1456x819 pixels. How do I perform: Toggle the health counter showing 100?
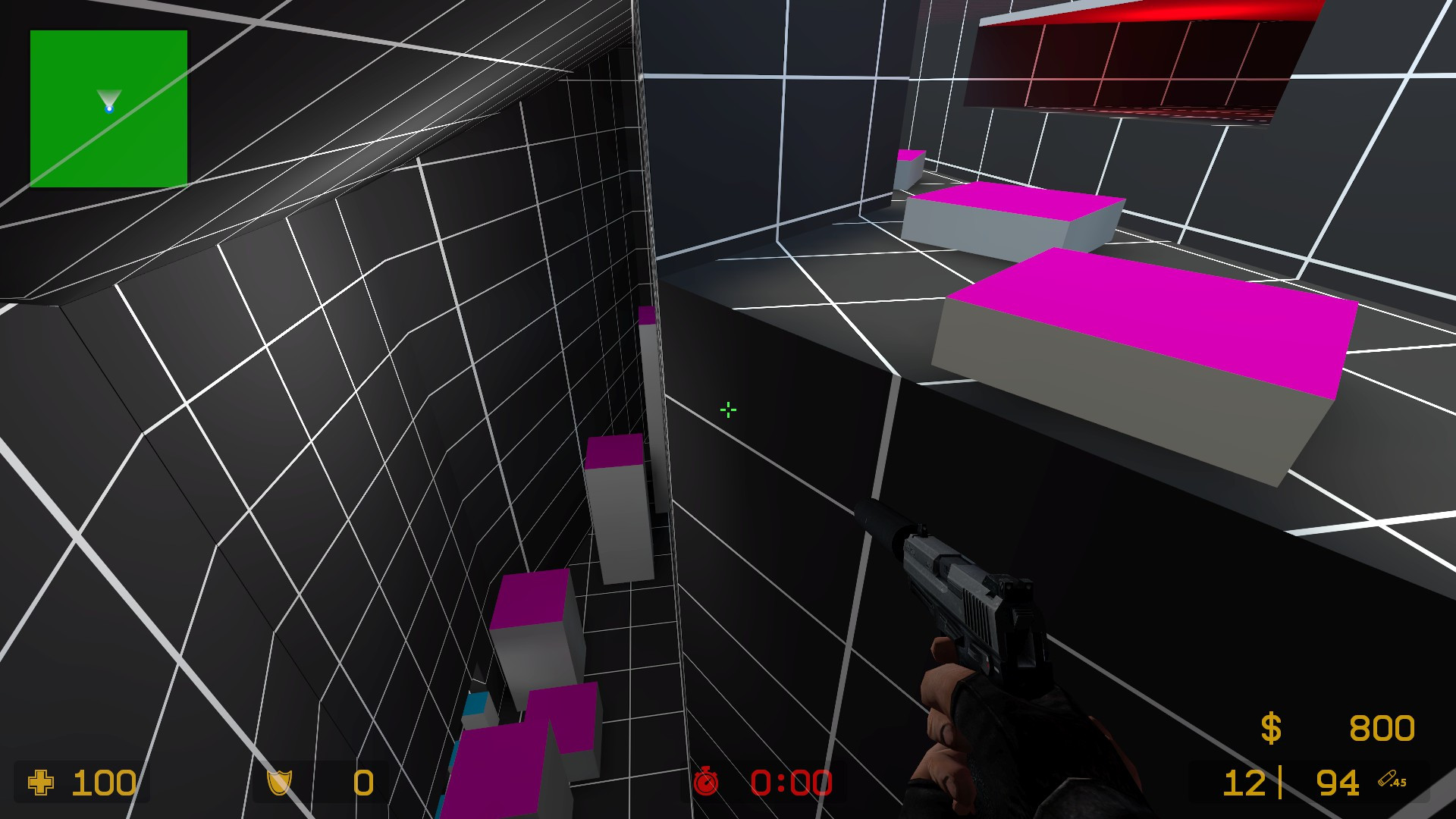coord(105,783)
